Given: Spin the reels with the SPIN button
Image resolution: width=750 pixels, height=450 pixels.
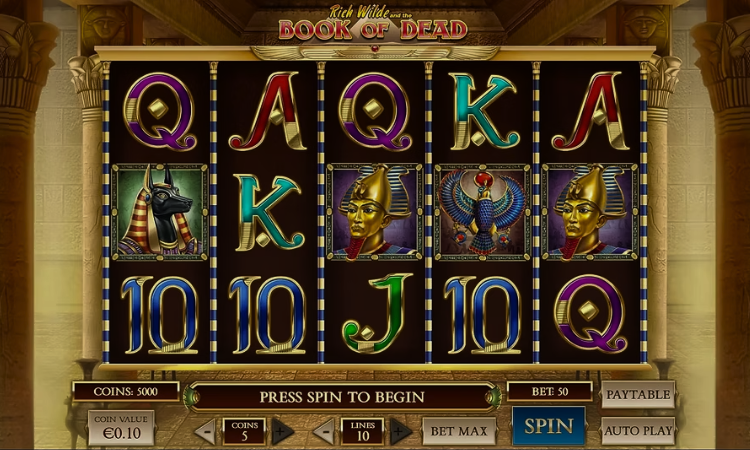Looking at the screenshot, I should [549, 426].
